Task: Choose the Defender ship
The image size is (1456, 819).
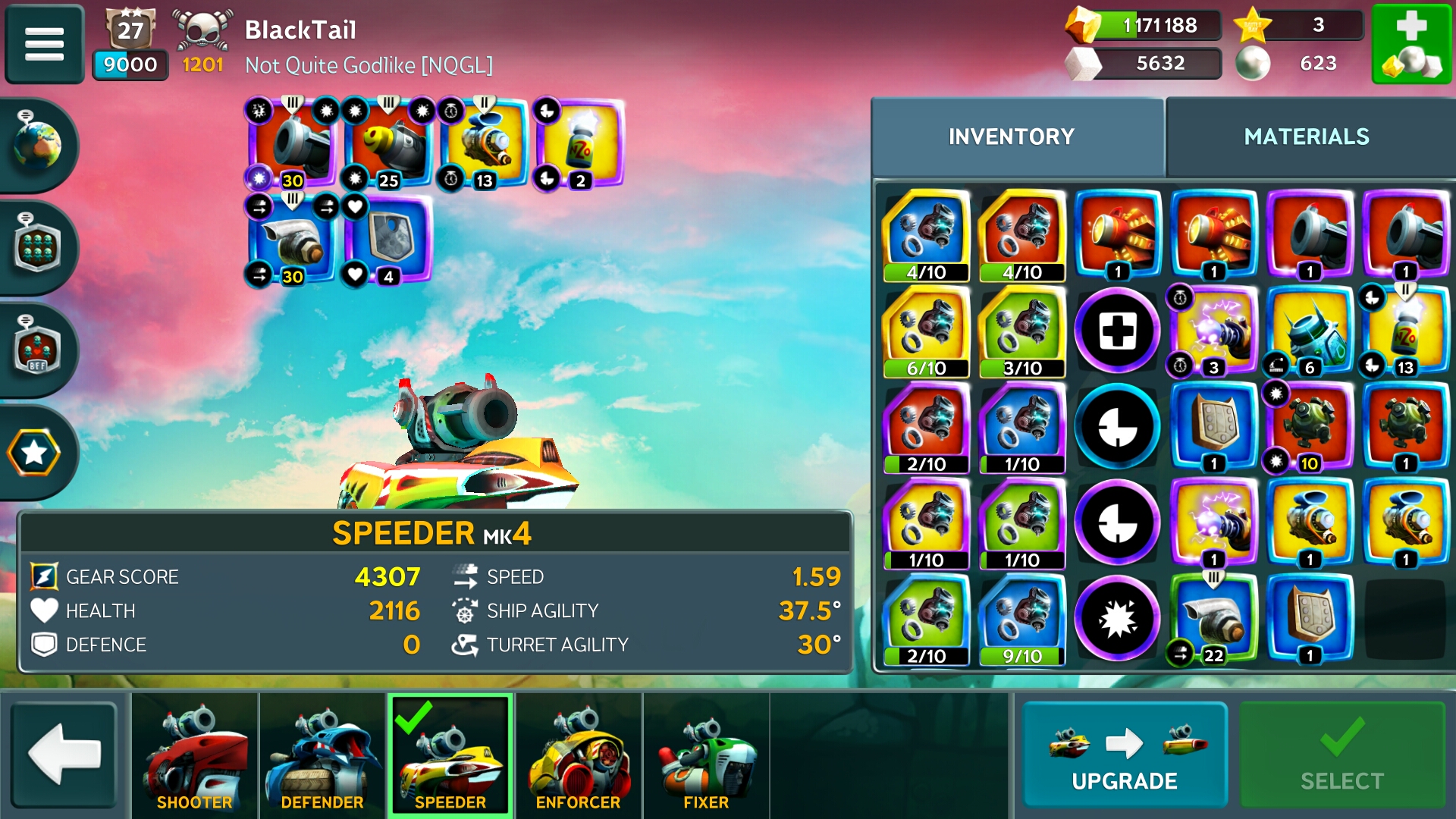Action: 322,756
